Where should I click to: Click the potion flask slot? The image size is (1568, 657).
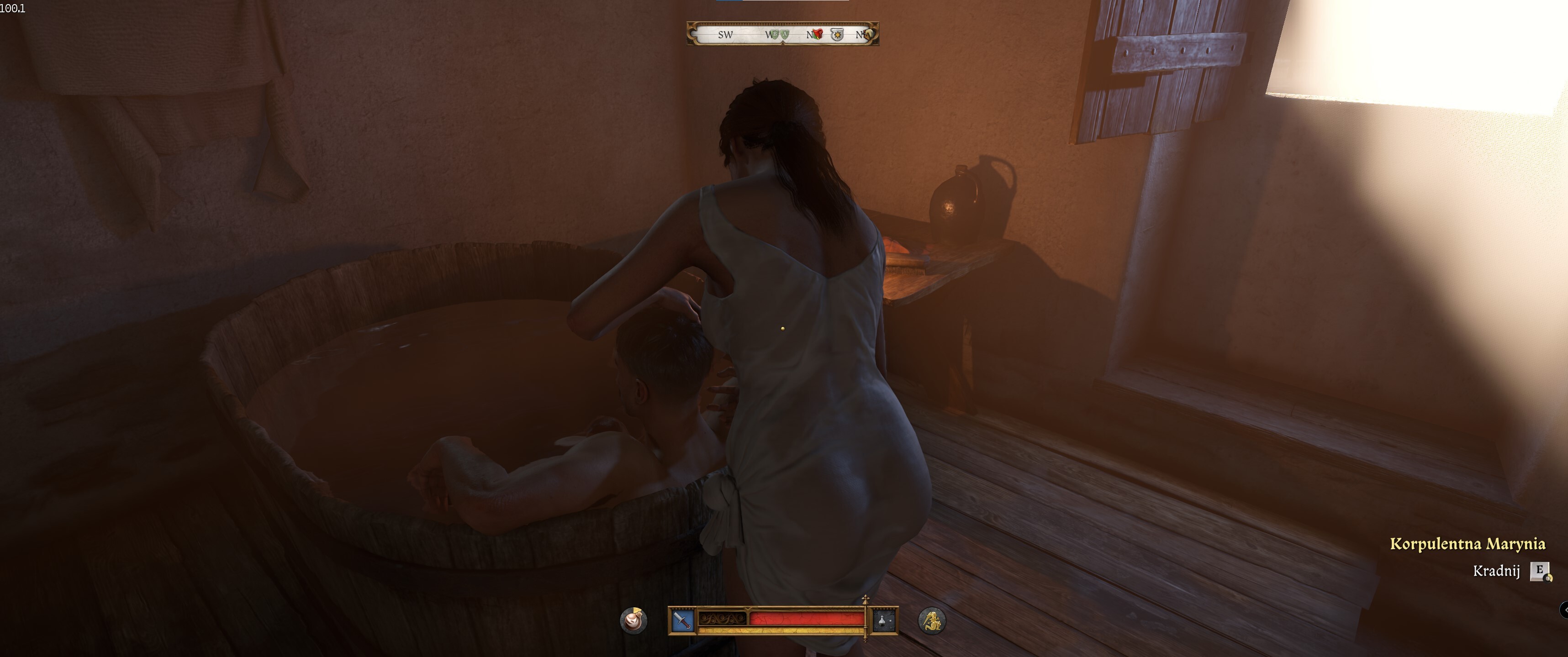point(884,620)
